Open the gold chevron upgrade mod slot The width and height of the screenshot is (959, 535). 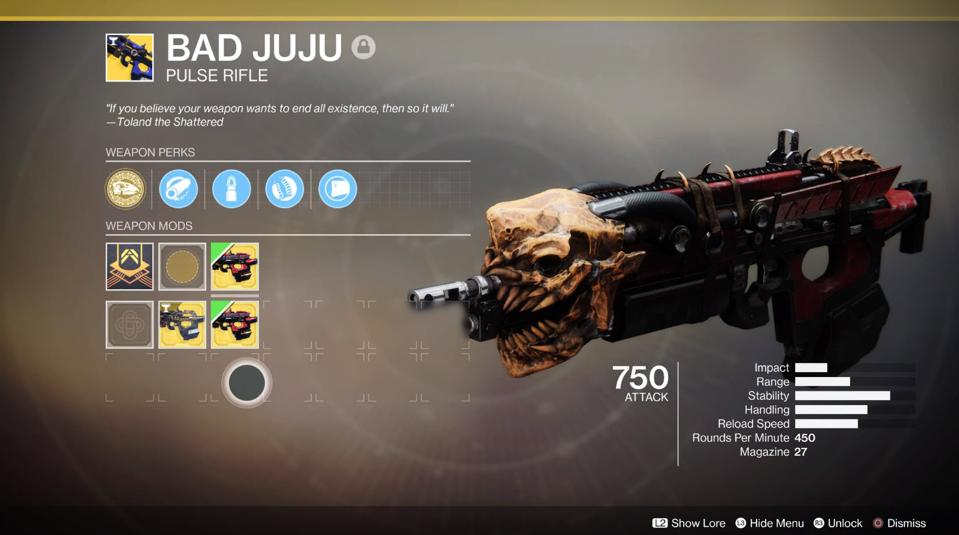pos(130,267)
